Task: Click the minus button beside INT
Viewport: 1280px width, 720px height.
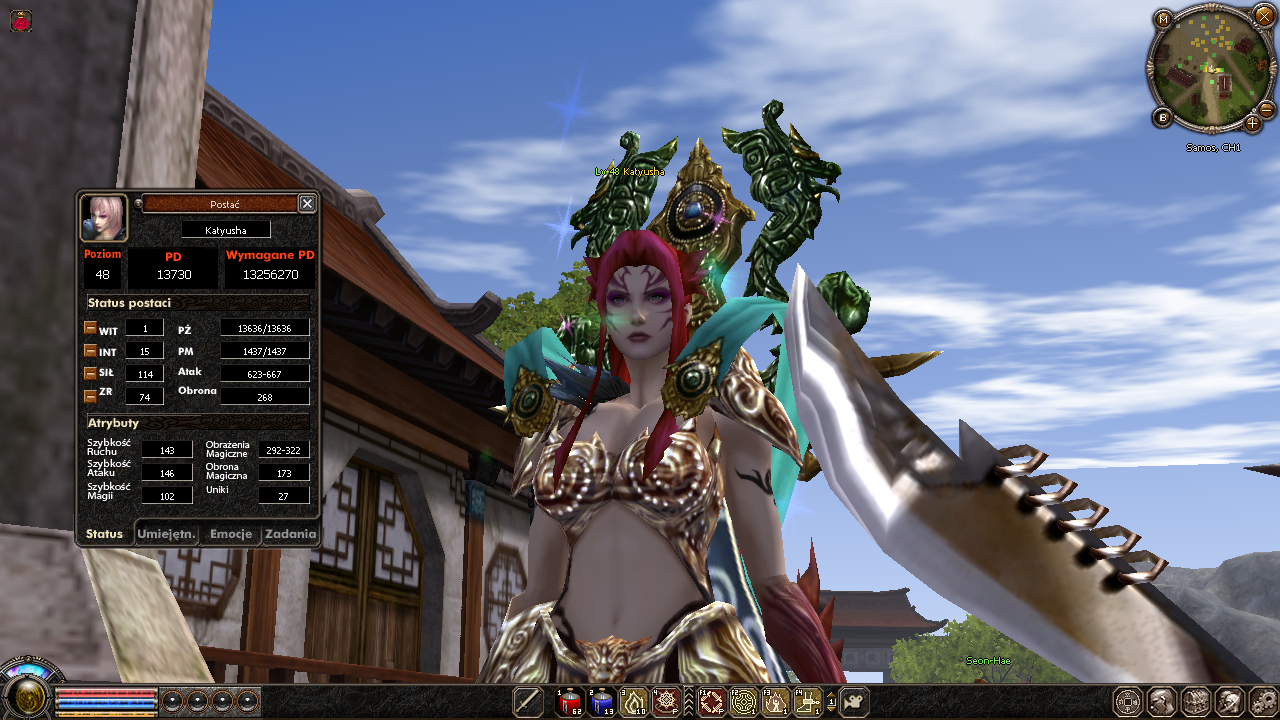Action: click(x=90, y=351)
